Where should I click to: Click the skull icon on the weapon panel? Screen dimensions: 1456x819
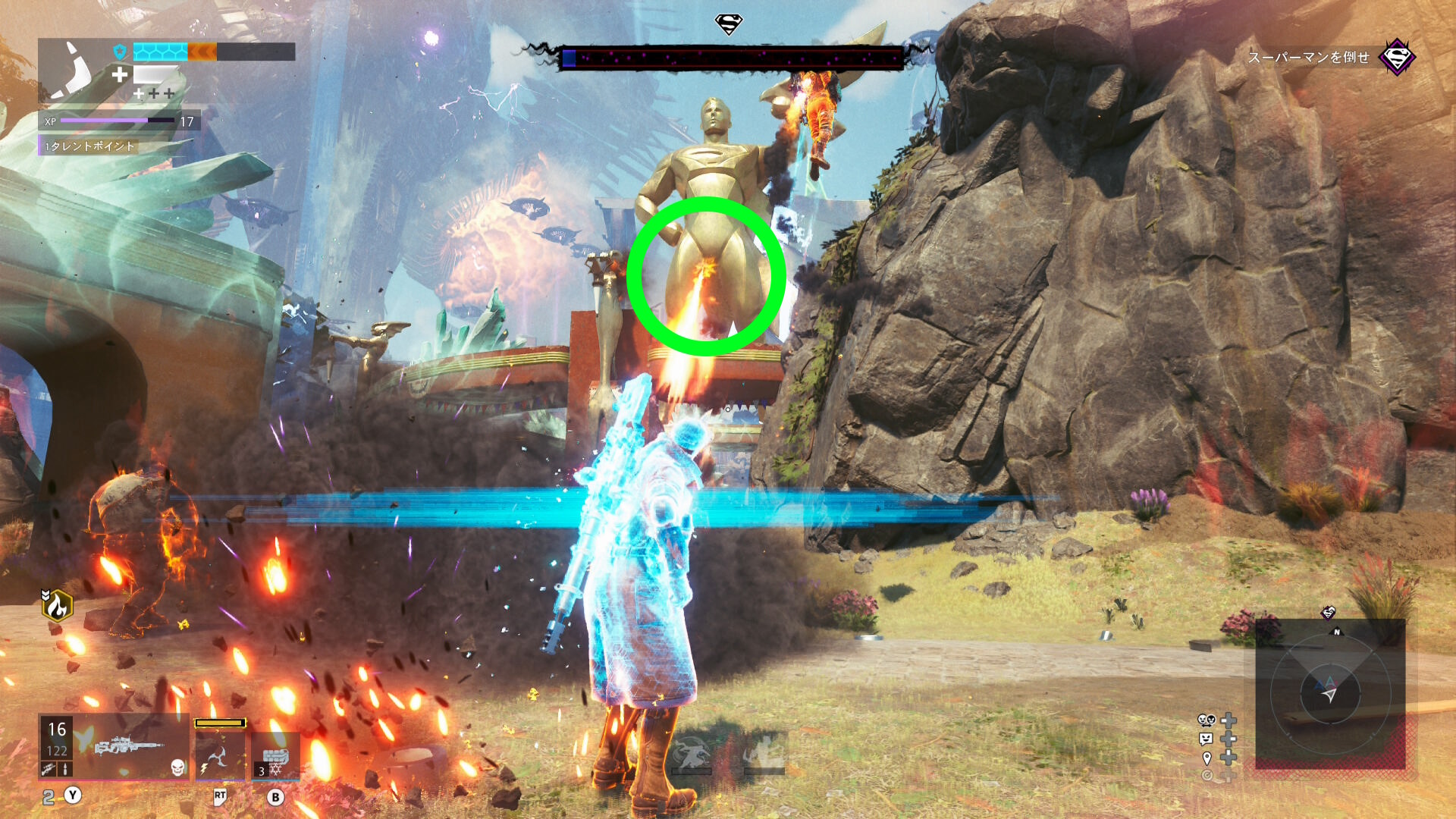[x=177, y=767]
